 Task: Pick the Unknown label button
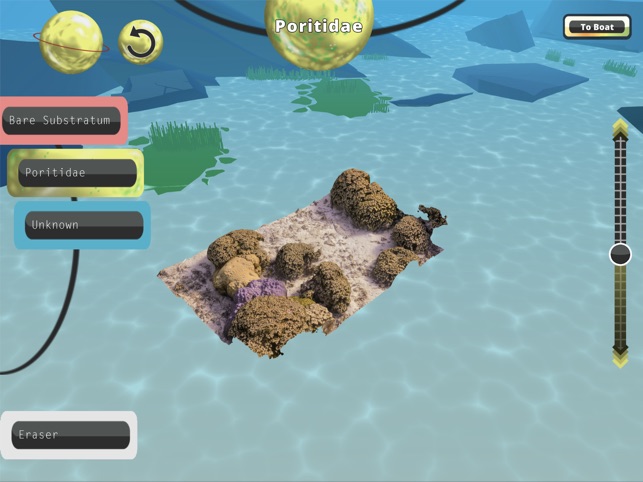click(83, 225)
